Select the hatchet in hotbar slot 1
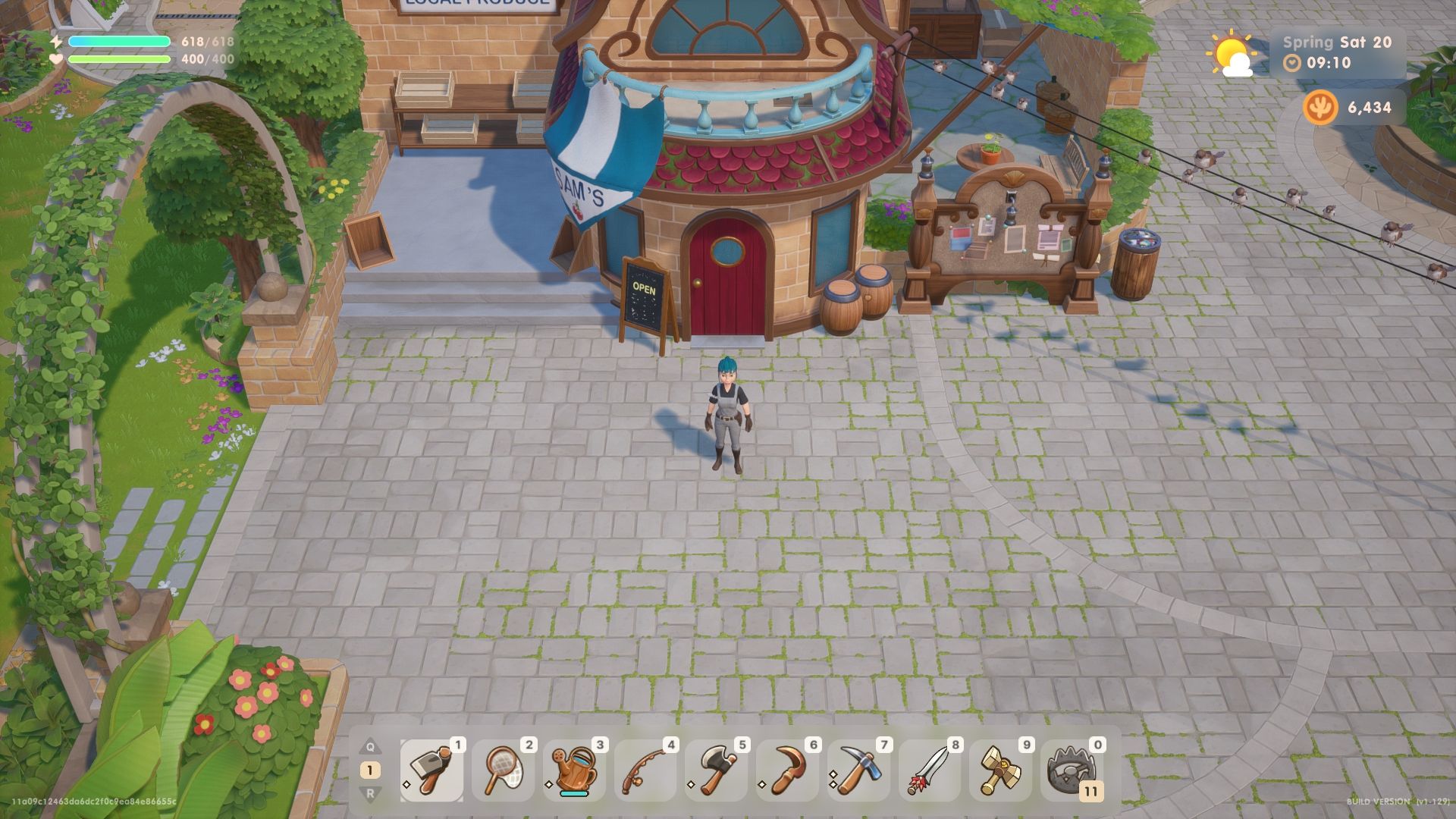This screenshot has width=1456, height=819. 430,769
